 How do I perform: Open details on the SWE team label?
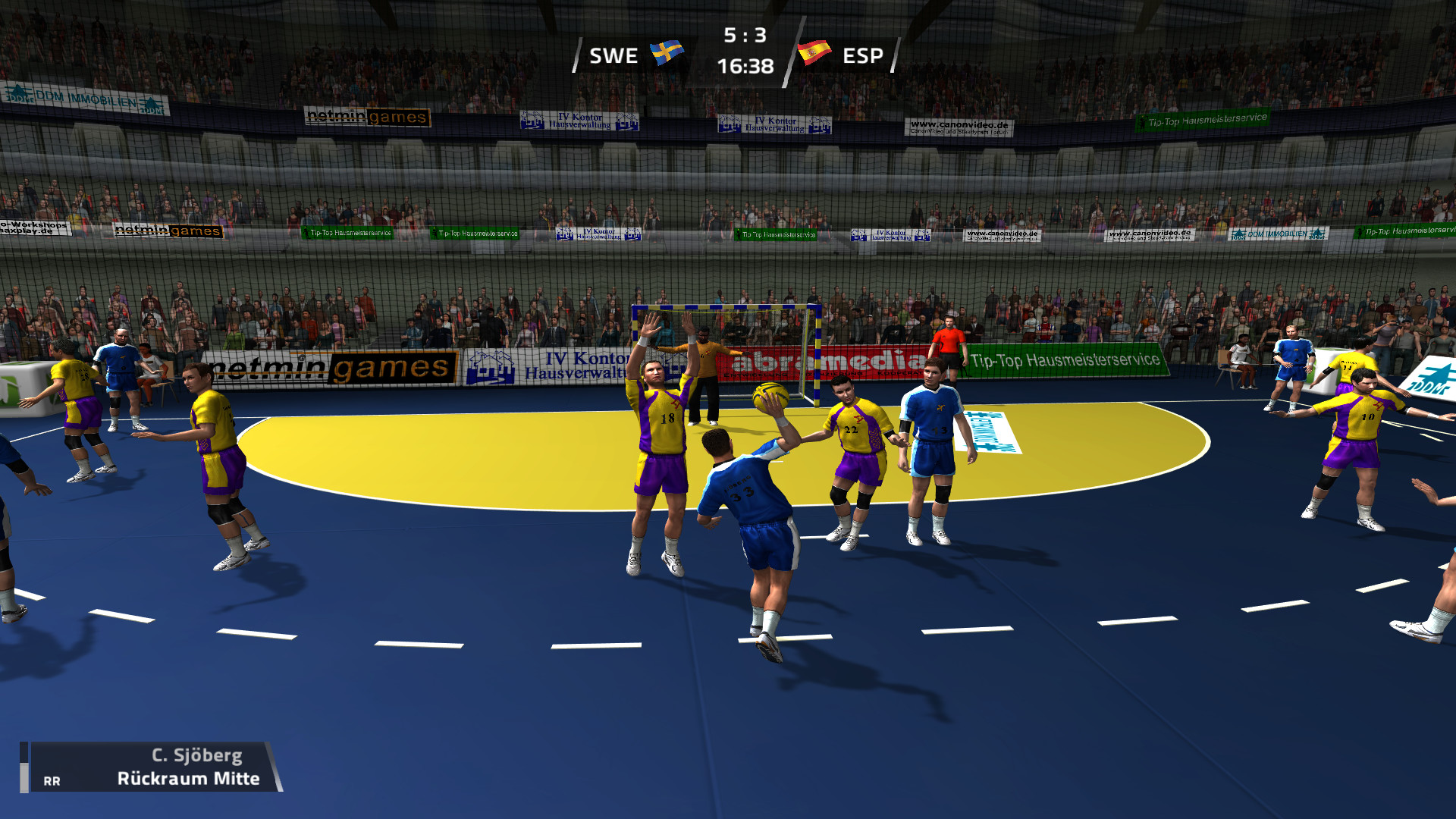pos(616,55)
